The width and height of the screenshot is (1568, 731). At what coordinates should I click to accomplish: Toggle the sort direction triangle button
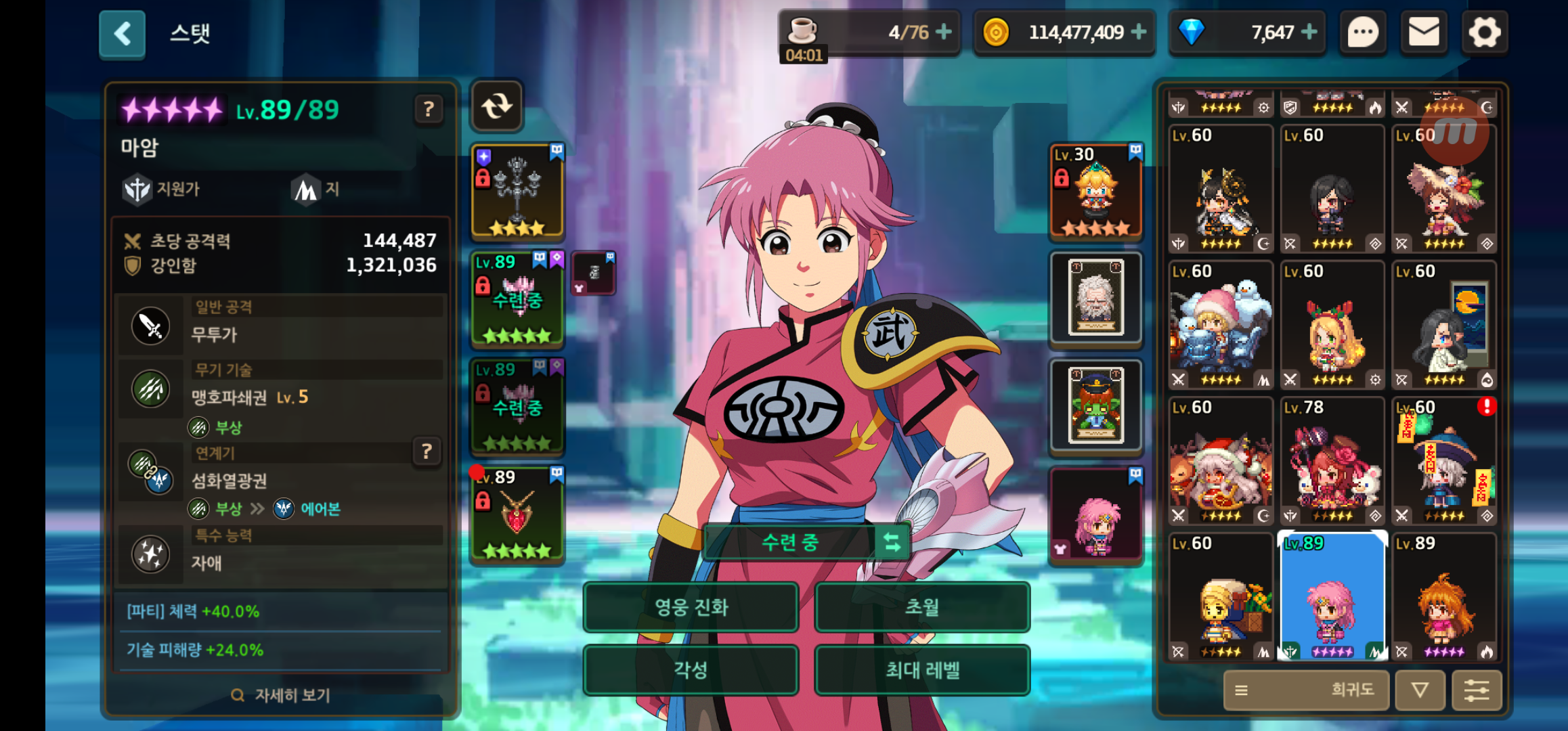point(1420,690)
